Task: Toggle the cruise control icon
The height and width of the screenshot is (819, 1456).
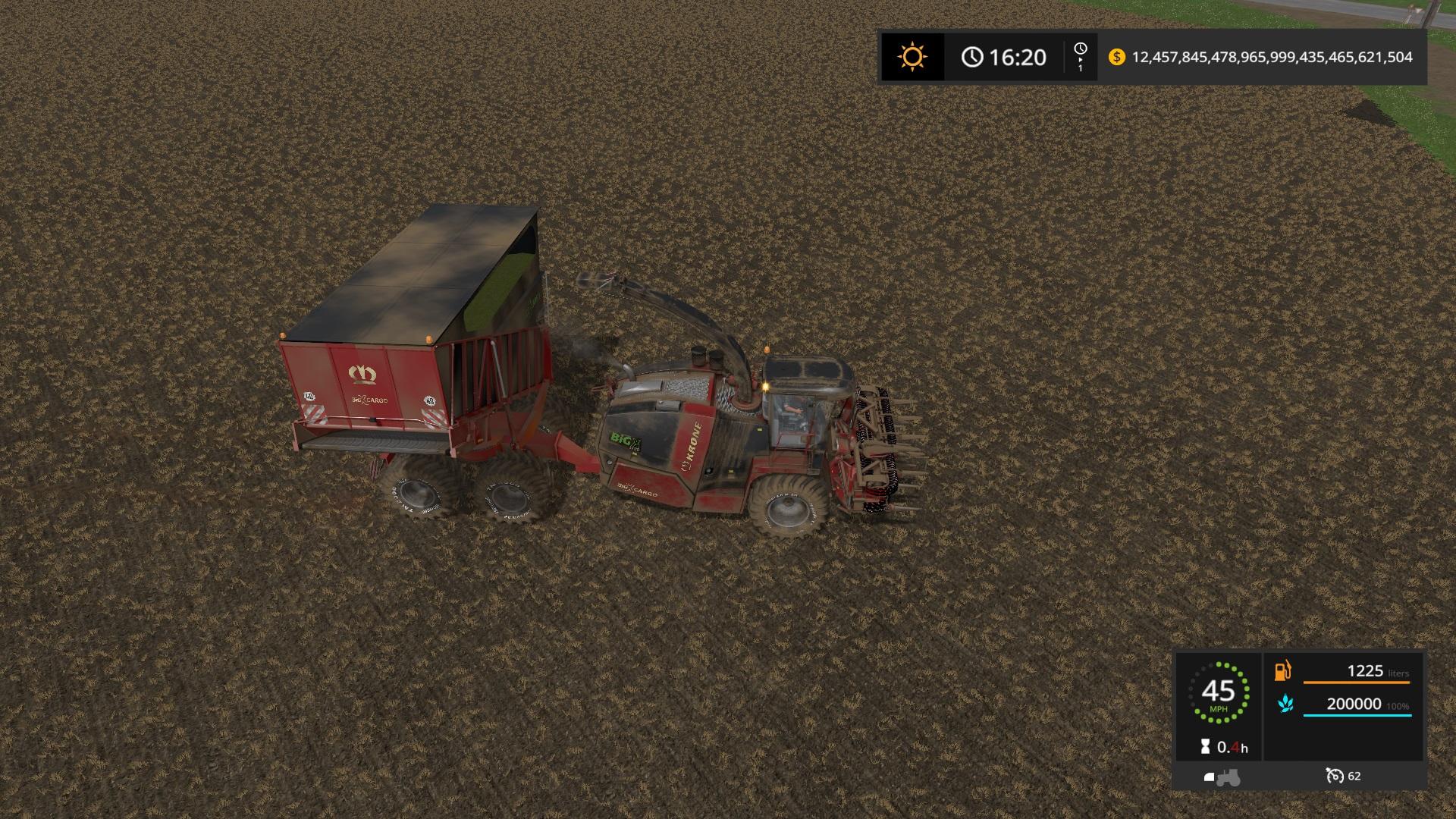Action: [x=1335, y=776]
